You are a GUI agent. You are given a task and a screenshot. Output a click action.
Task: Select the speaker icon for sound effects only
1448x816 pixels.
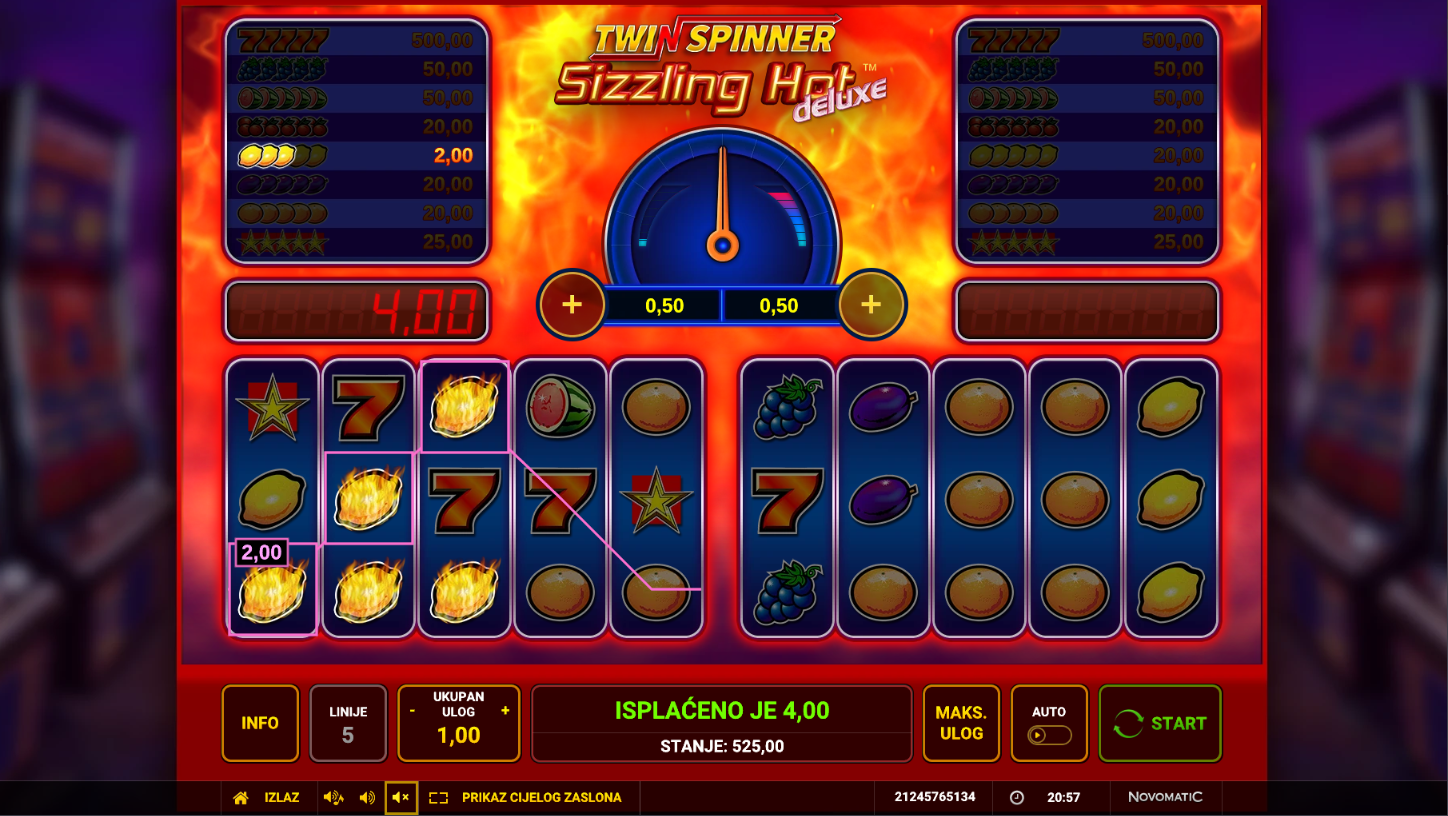click(x=367, y=798)
